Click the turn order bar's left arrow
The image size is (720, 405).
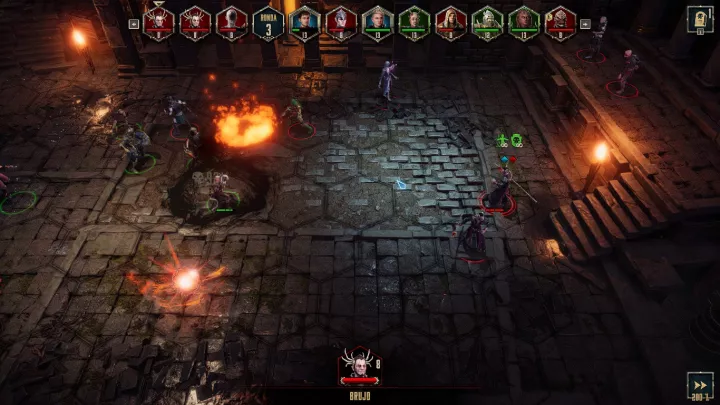coord(134,22)
